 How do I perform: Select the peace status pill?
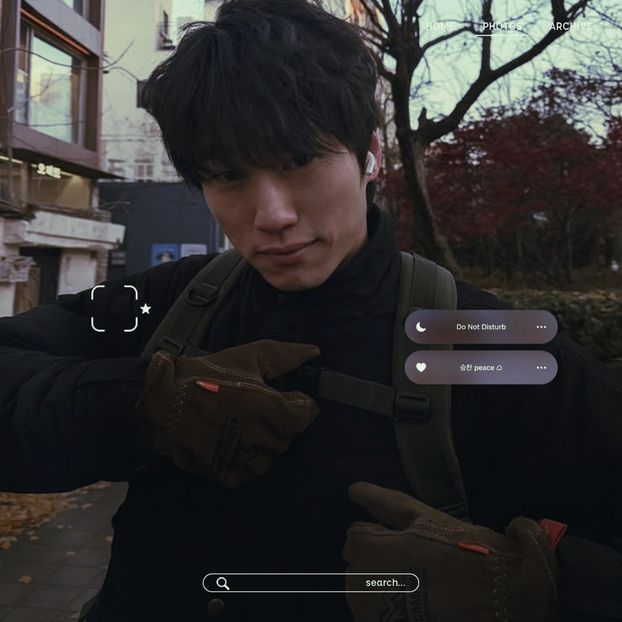pyautogui.click(x=481, y=368)
